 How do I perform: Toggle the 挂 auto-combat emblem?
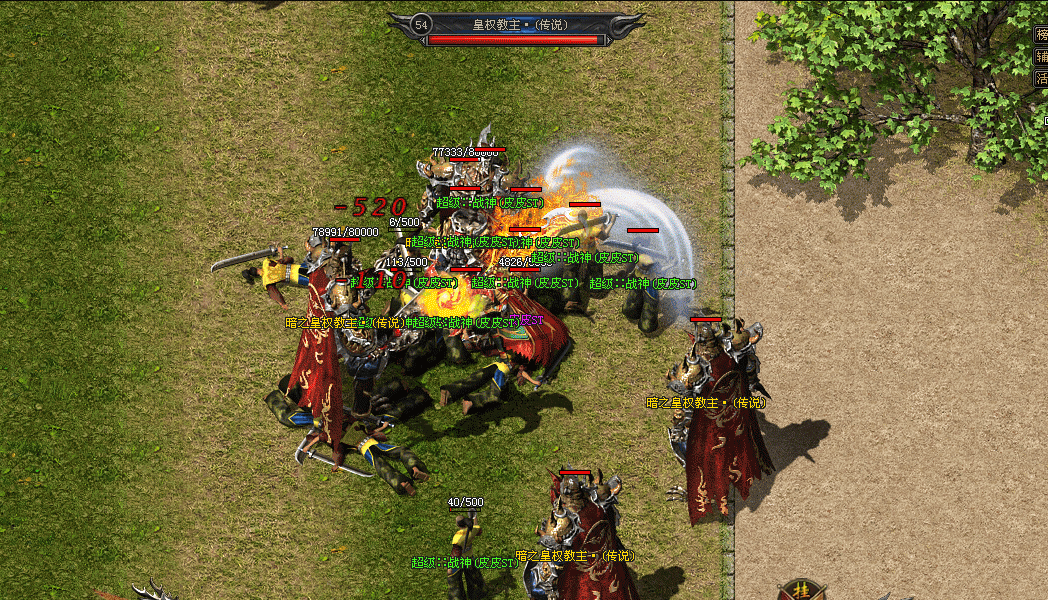pos(800,590)
